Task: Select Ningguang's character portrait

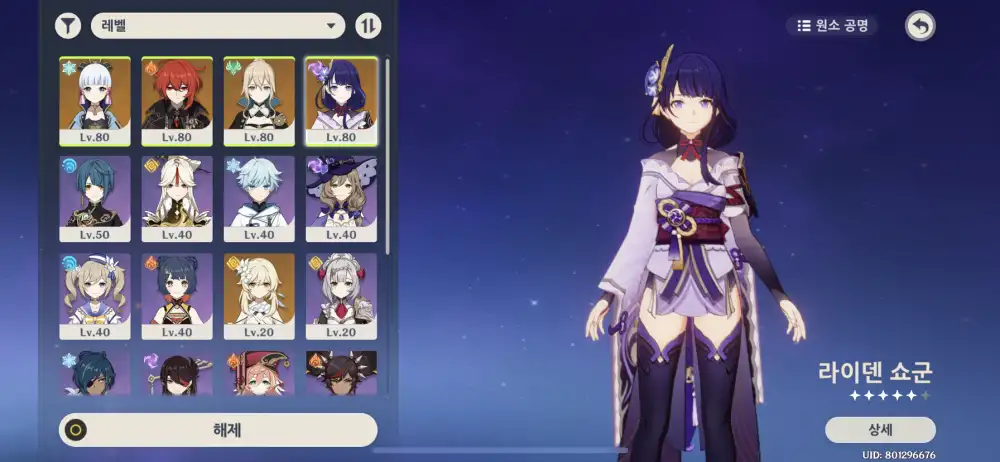Action: [176, 198]
